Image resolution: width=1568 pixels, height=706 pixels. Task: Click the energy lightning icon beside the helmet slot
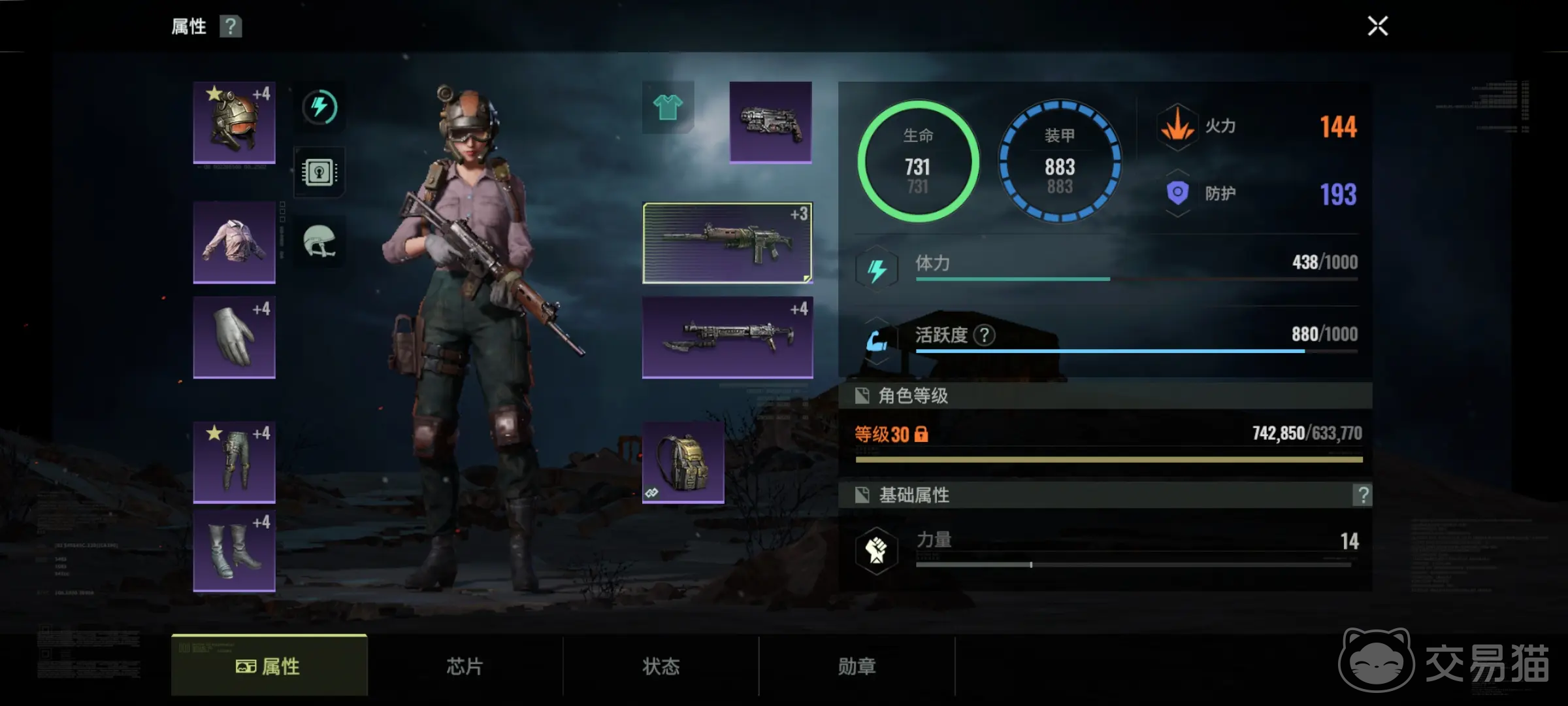(x=319, y=109)
